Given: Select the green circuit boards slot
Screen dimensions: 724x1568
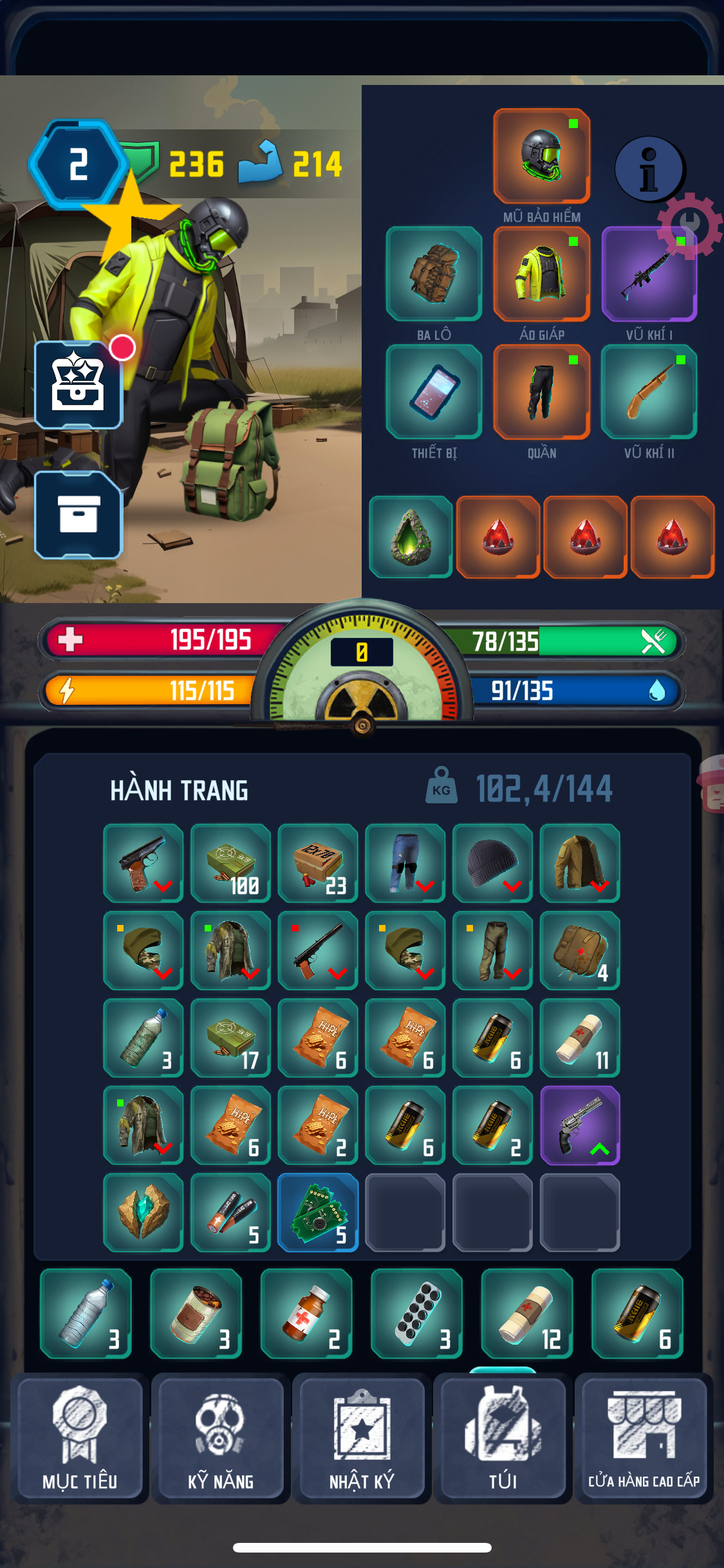Looking at the screenshot, I should click(x=318, y=1213).
